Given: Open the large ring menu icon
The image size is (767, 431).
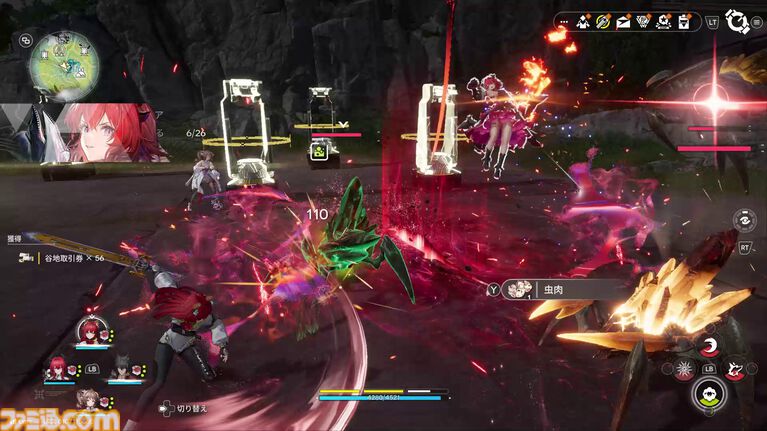Looking at the screenshot, I should [739, 21].
